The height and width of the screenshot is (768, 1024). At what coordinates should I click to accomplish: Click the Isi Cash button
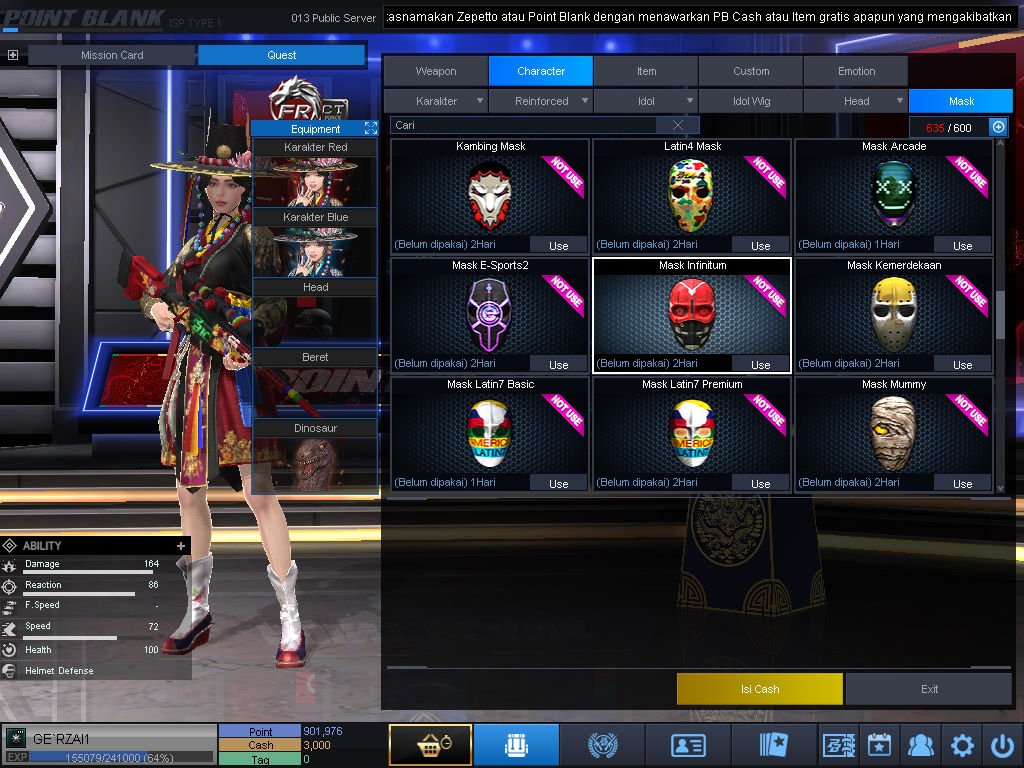tap(760, 689)
